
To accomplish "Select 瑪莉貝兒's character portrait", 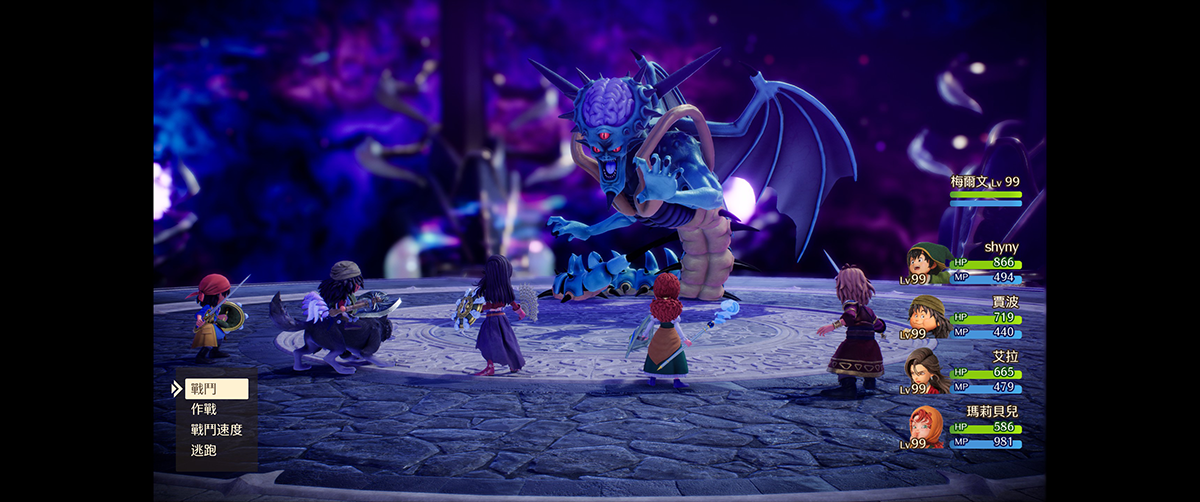I will 927,427.
